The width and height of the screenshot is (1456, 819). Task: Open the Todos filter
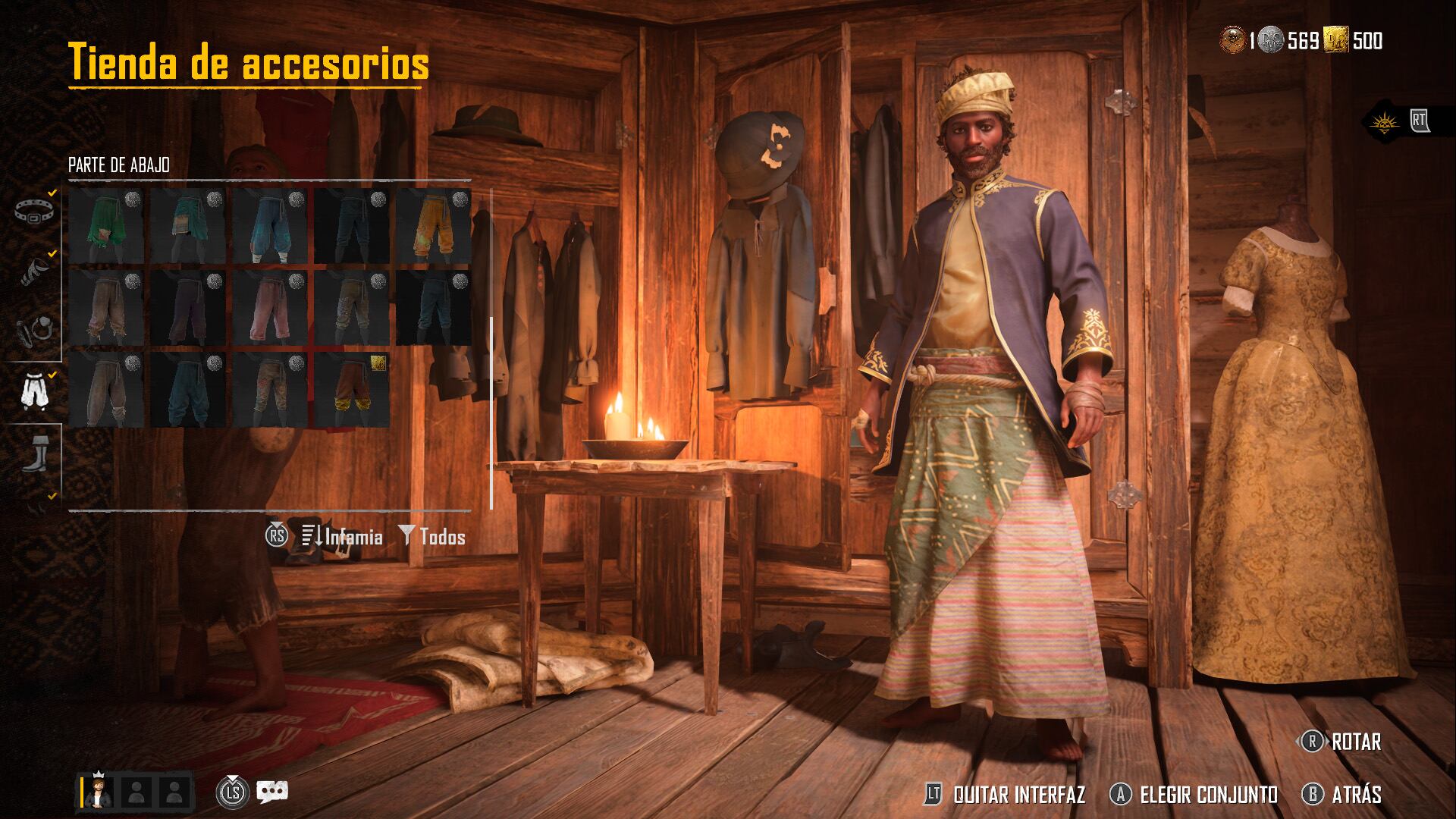[x=433, y=537]
